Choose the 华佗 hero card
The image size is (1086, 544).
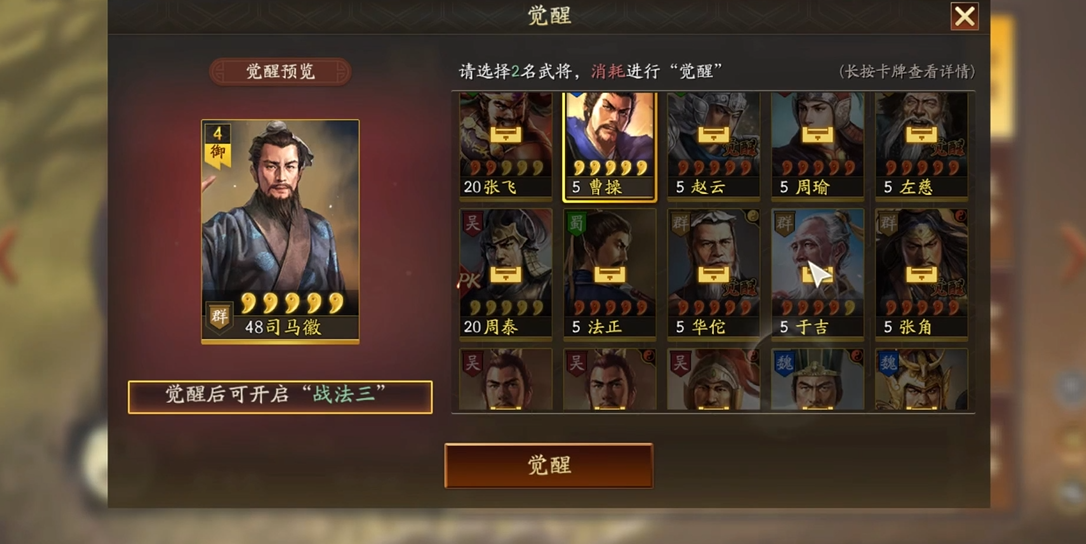(x=713, y=273)
